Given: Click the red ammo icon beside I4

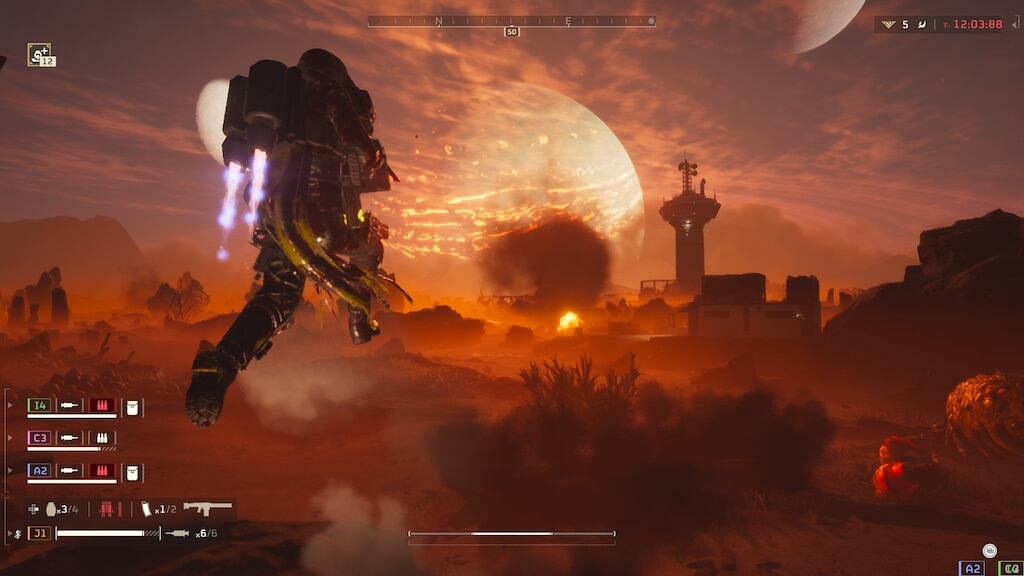Looking at the screenshot, I should tap(102, 405).
